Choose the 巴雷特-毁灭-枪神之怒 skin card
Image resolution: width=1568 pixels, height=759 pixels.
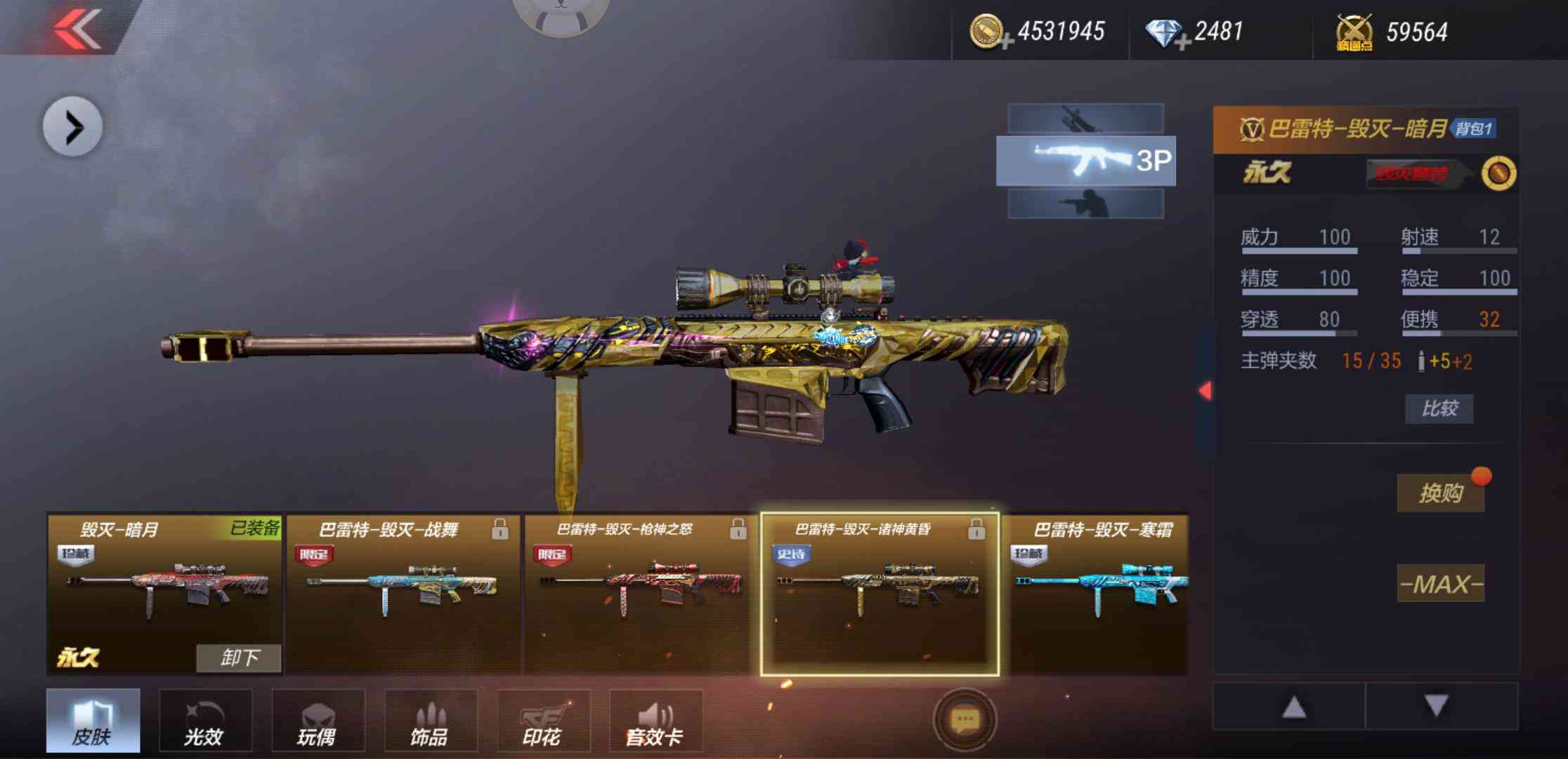(641, 594)
